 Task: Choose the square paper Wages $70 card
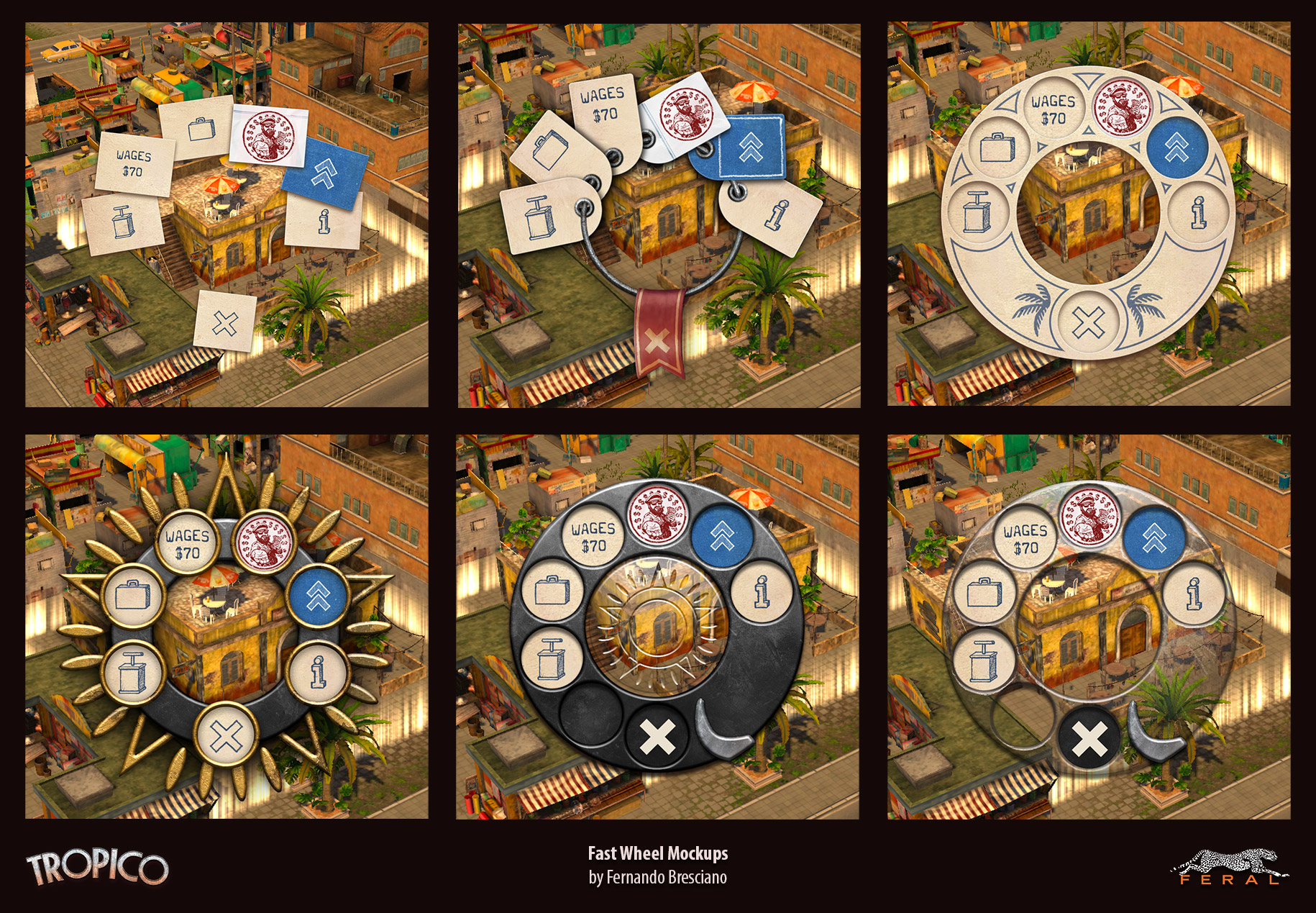click(134, 163)
